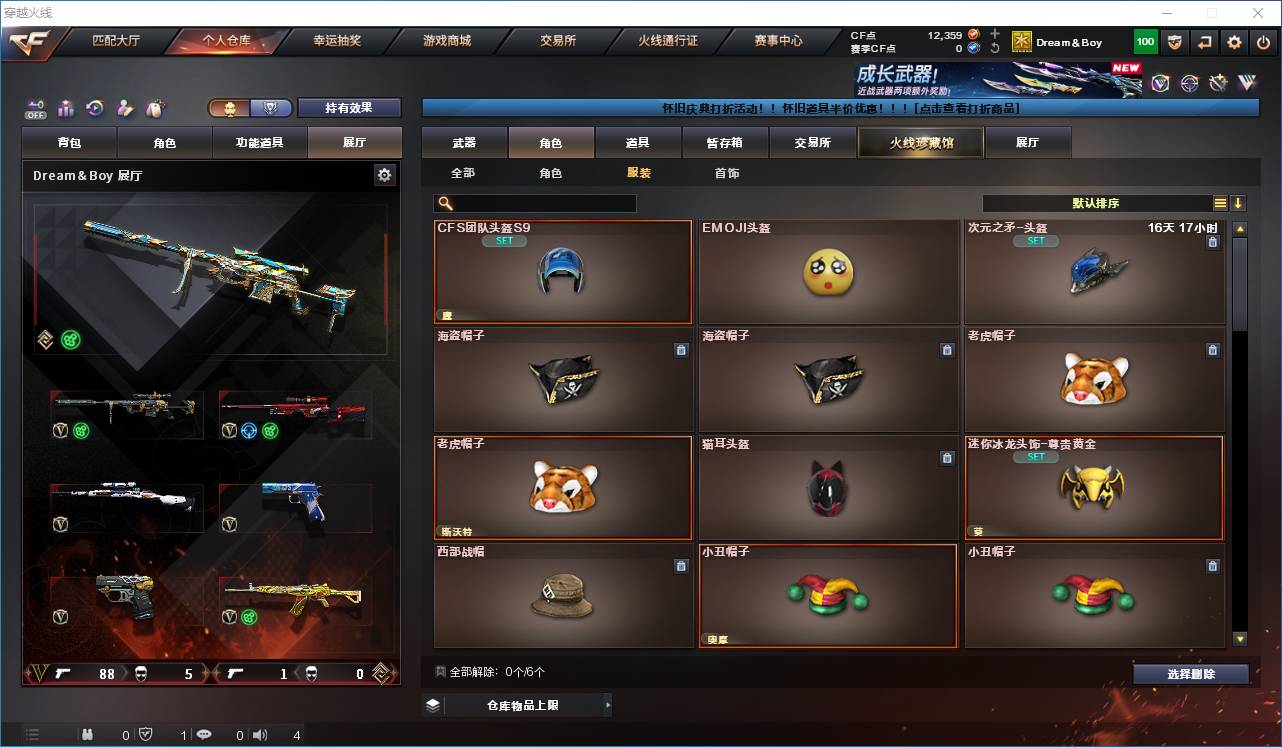Click the power/exit icon at top right
The width and height of the screenshot is (1282, 747).
1264,41
